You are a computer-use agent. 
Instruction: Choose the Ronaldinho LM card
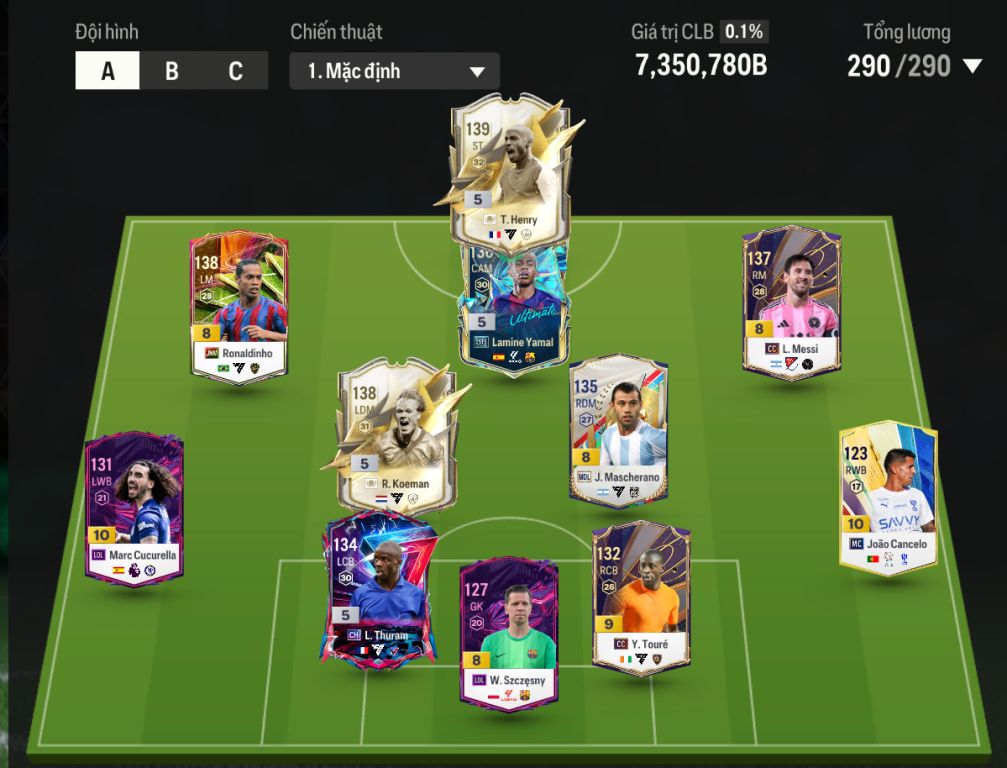(x=239, y=305)
